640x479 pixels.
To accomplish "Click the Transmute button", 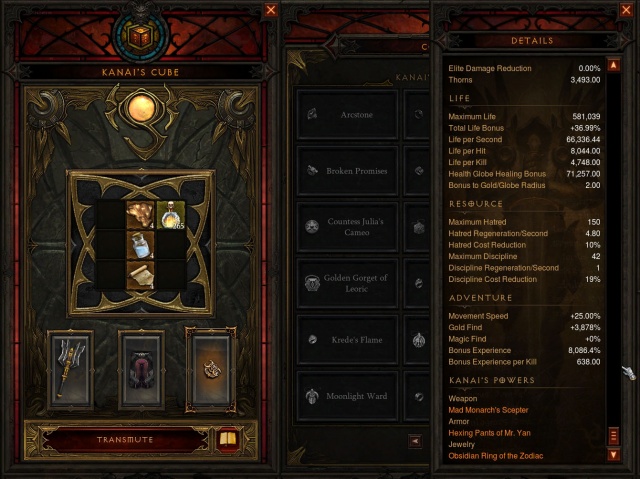I will click(x=125, y=440).
